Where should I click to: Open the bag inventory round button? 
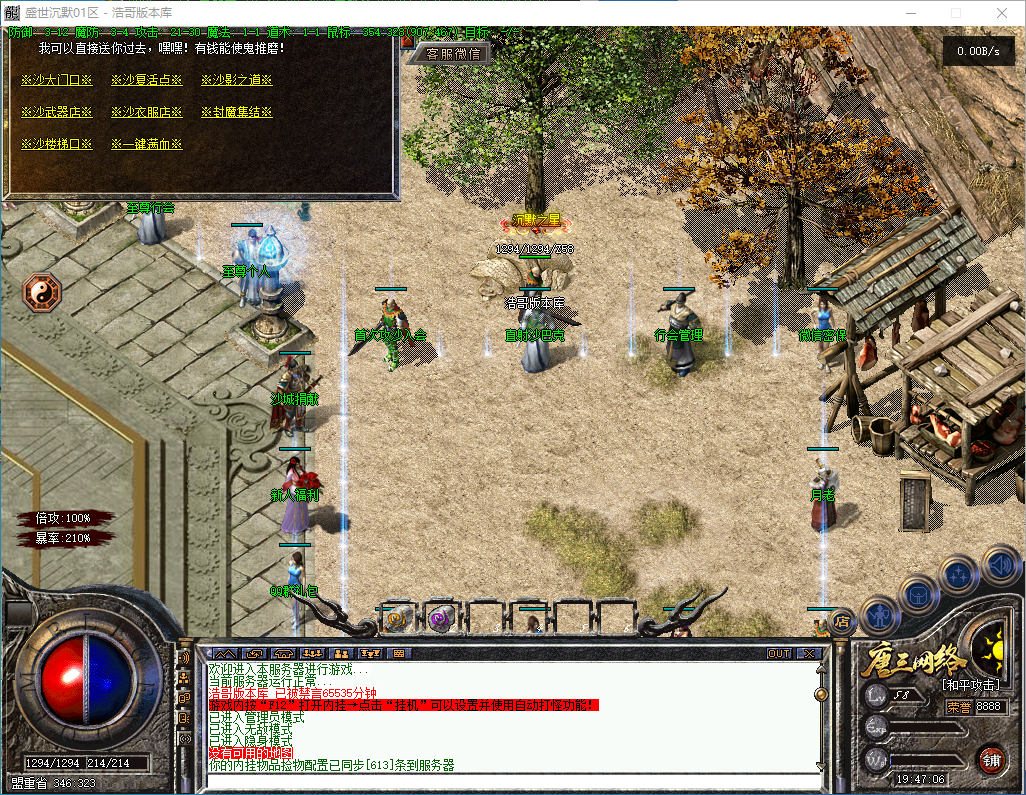pos(920,596)
